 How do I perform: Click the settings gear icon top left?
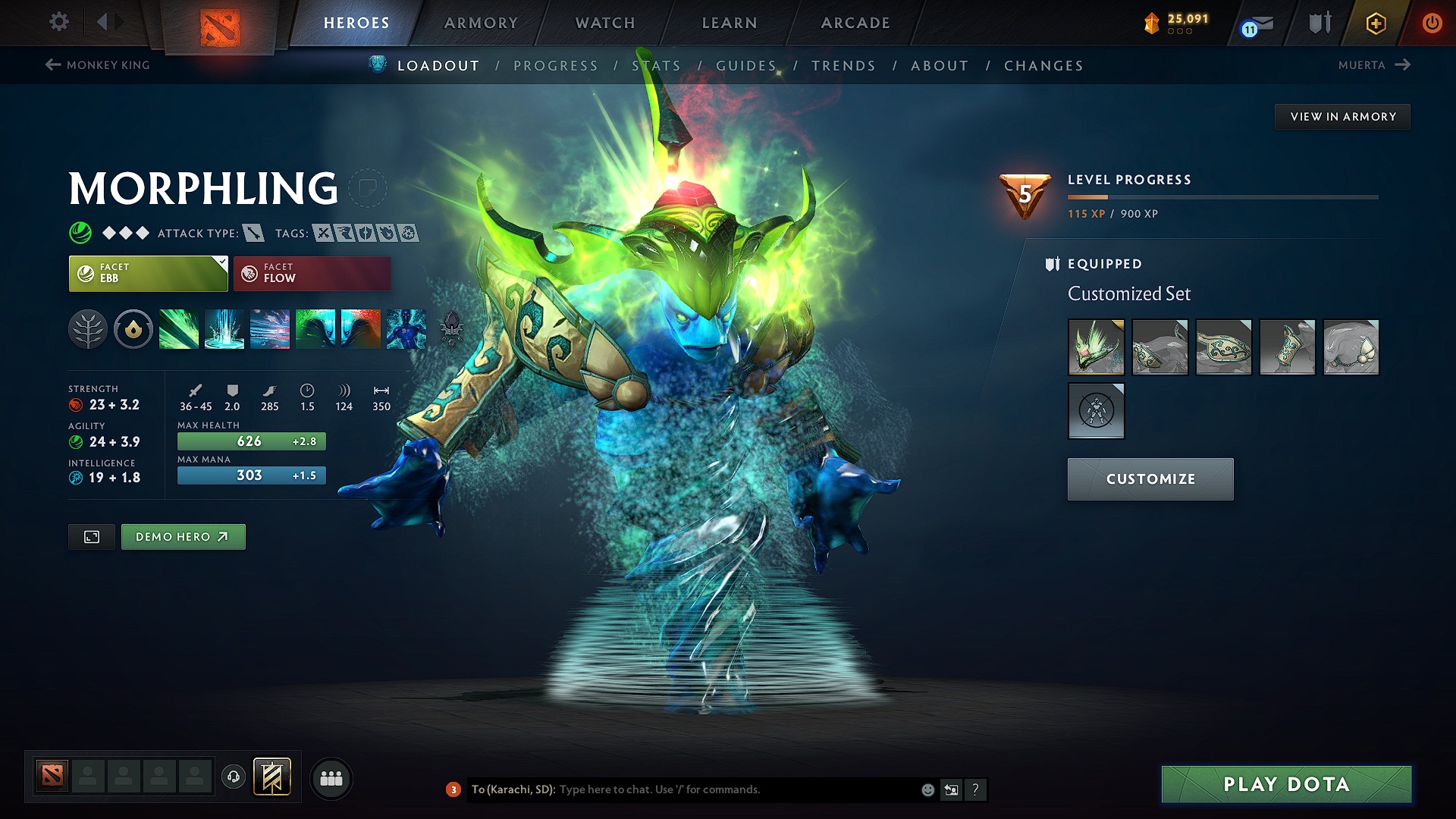click(x=58, y=22)
